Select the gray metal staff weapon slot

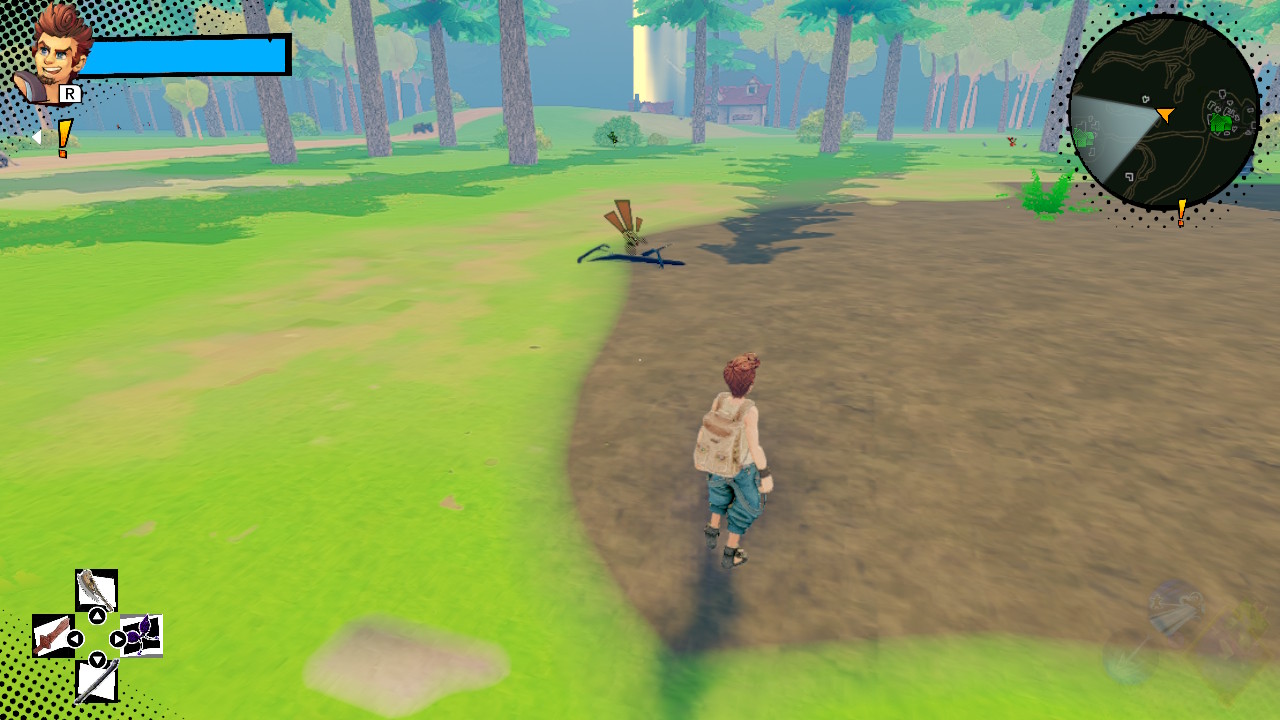click(96, 682)
